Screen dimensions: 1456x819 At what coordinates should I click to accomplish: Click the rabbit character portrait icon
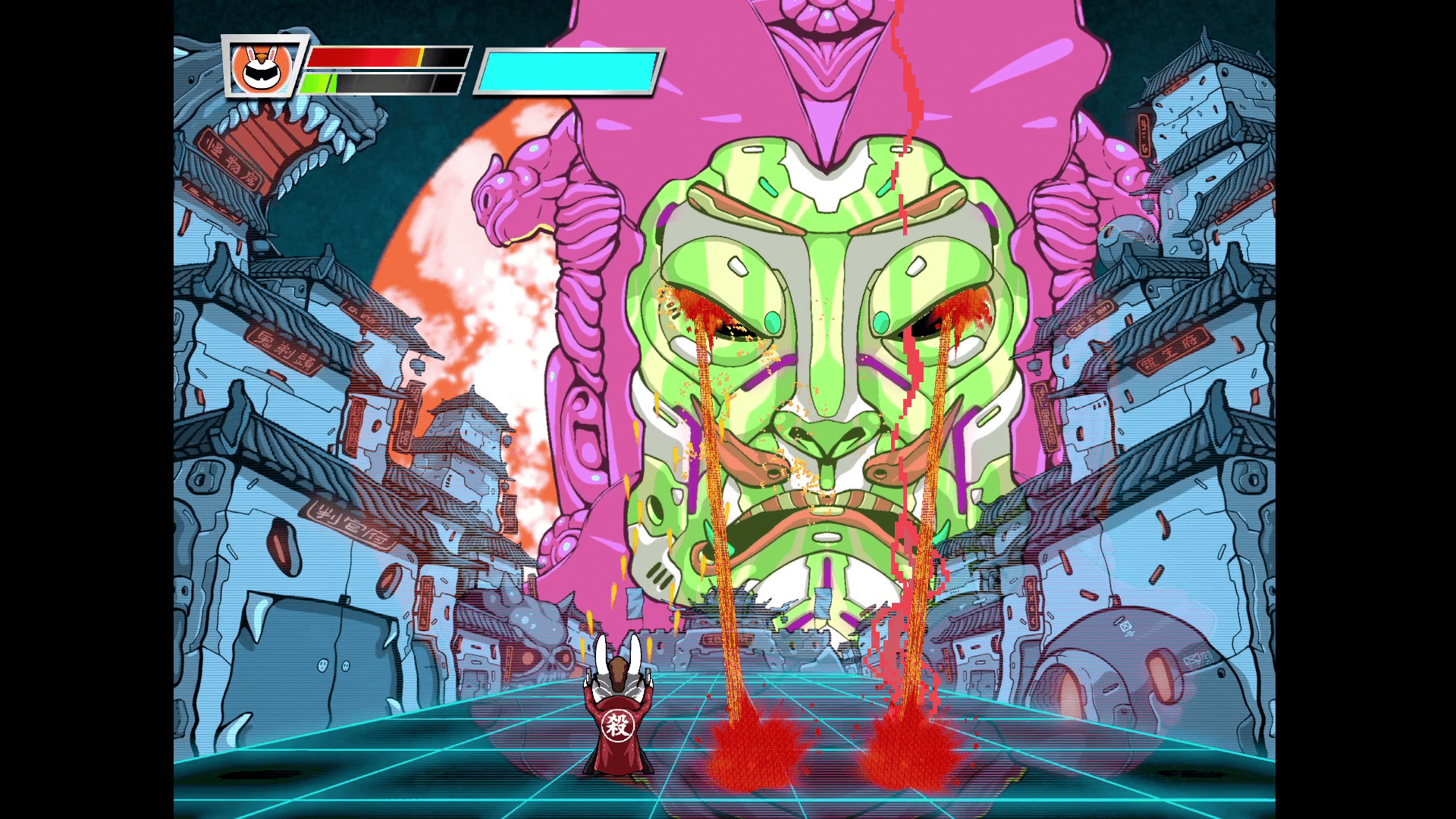[x=262, y=67]
